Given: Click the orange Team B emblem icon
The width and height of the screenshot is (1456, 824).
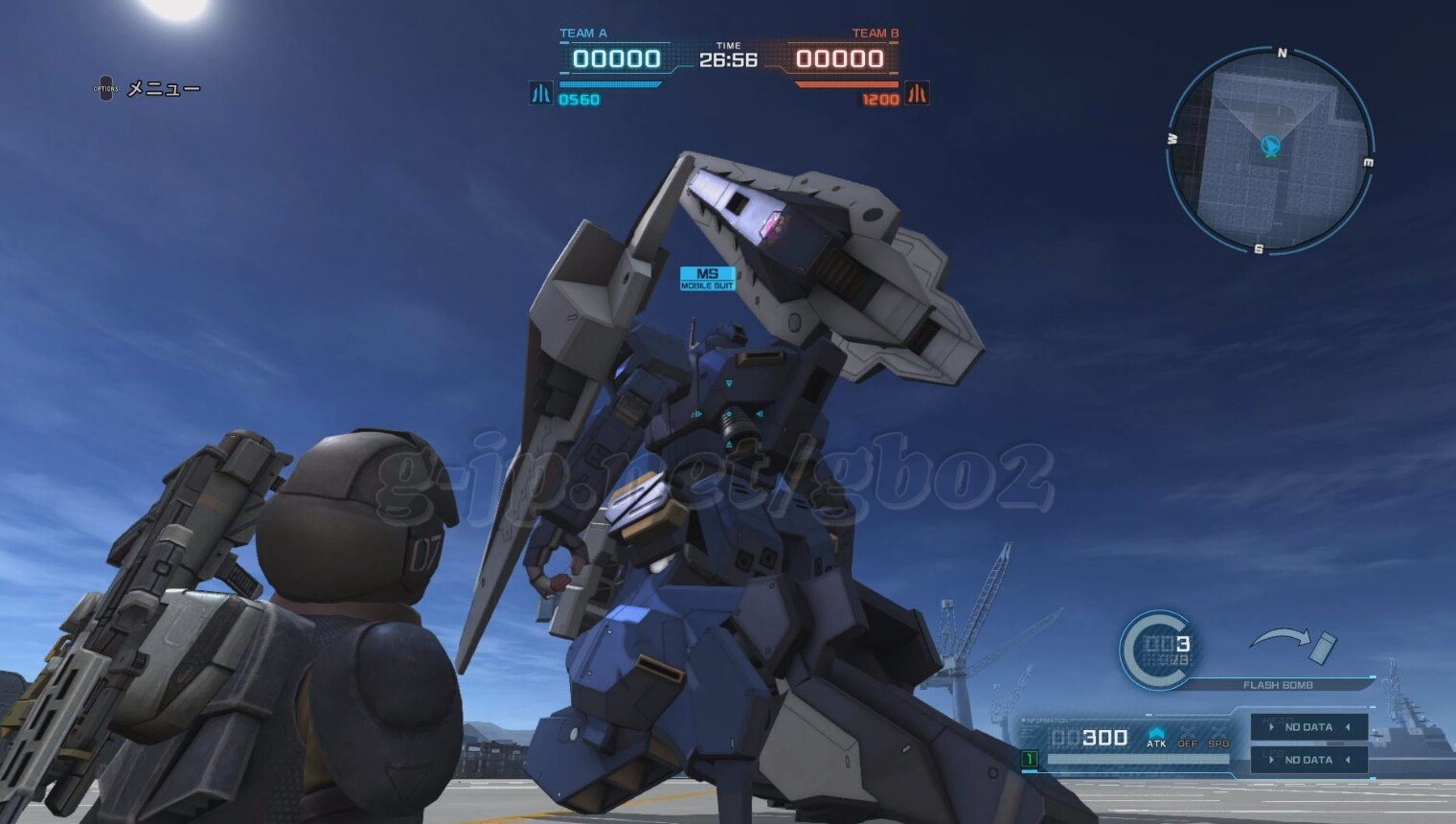Looking at the screenshot, I should coord(917,94).
